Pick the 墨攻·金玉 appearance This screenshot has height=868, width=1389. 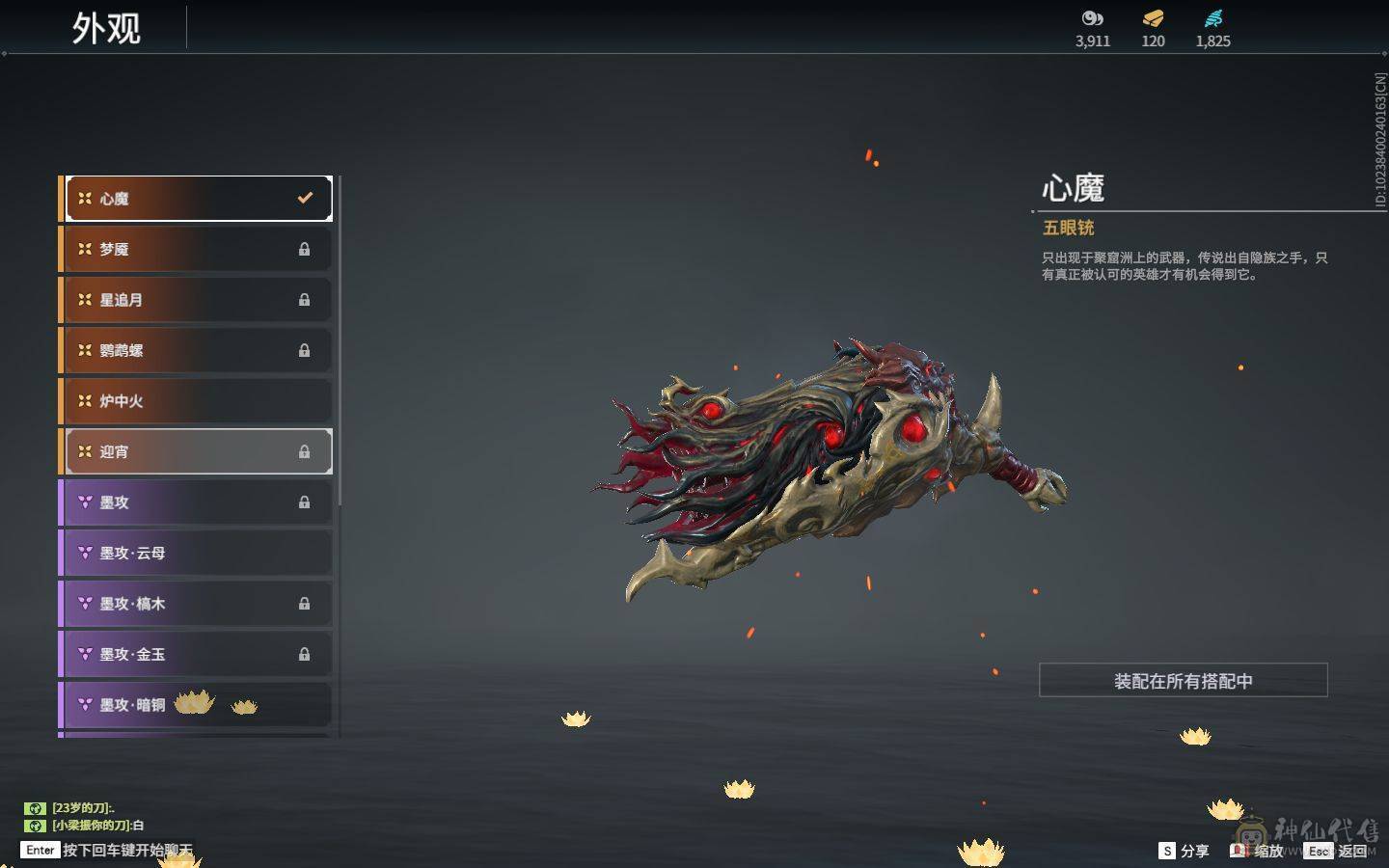[x=198, y=654]
